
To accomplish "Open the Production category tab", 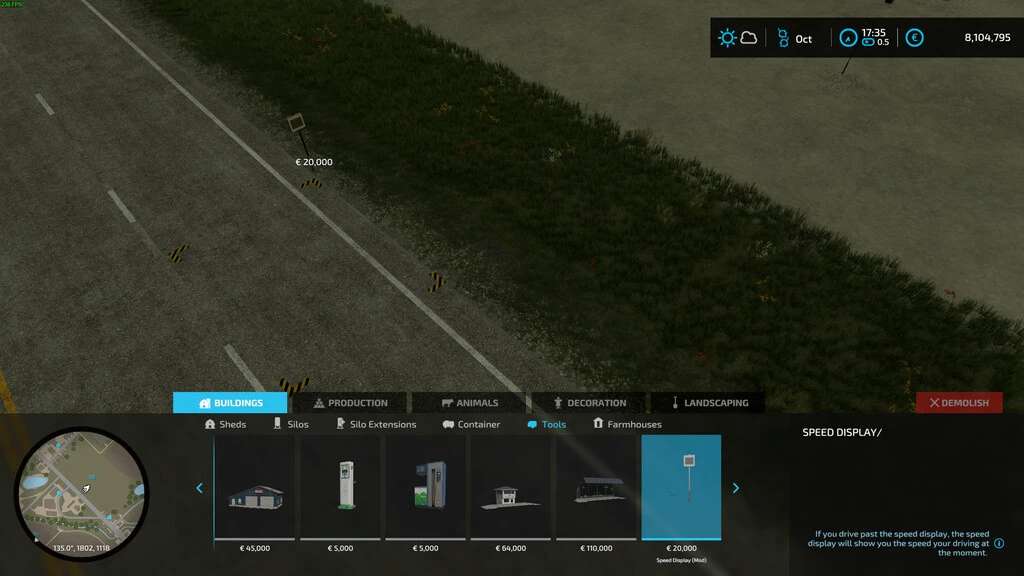I will [x=350, y=403].
